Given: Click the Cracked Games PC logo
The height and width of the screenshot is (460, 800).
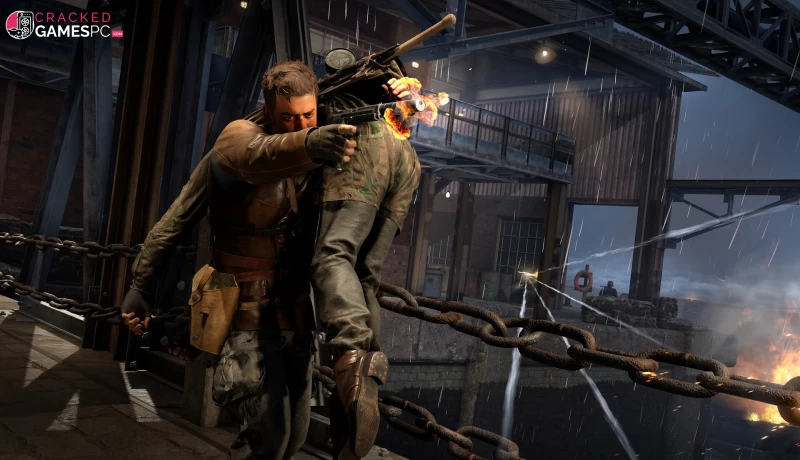Looking at the screenshot, I should (x=63, y=25).
